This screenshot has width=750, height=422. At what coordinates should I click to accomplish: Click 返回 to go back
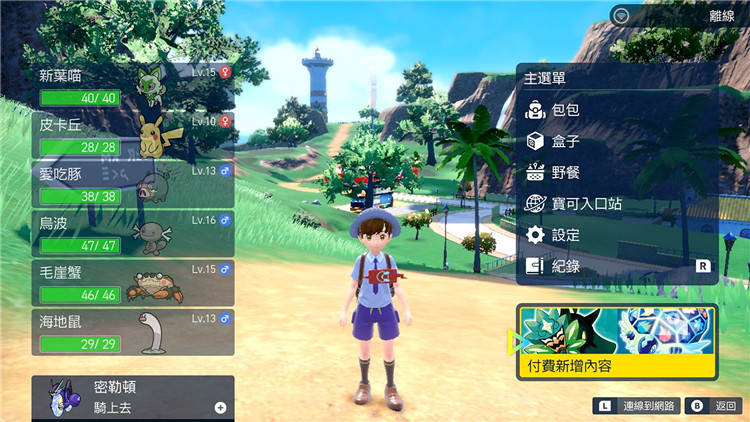[x=716, y=406]
